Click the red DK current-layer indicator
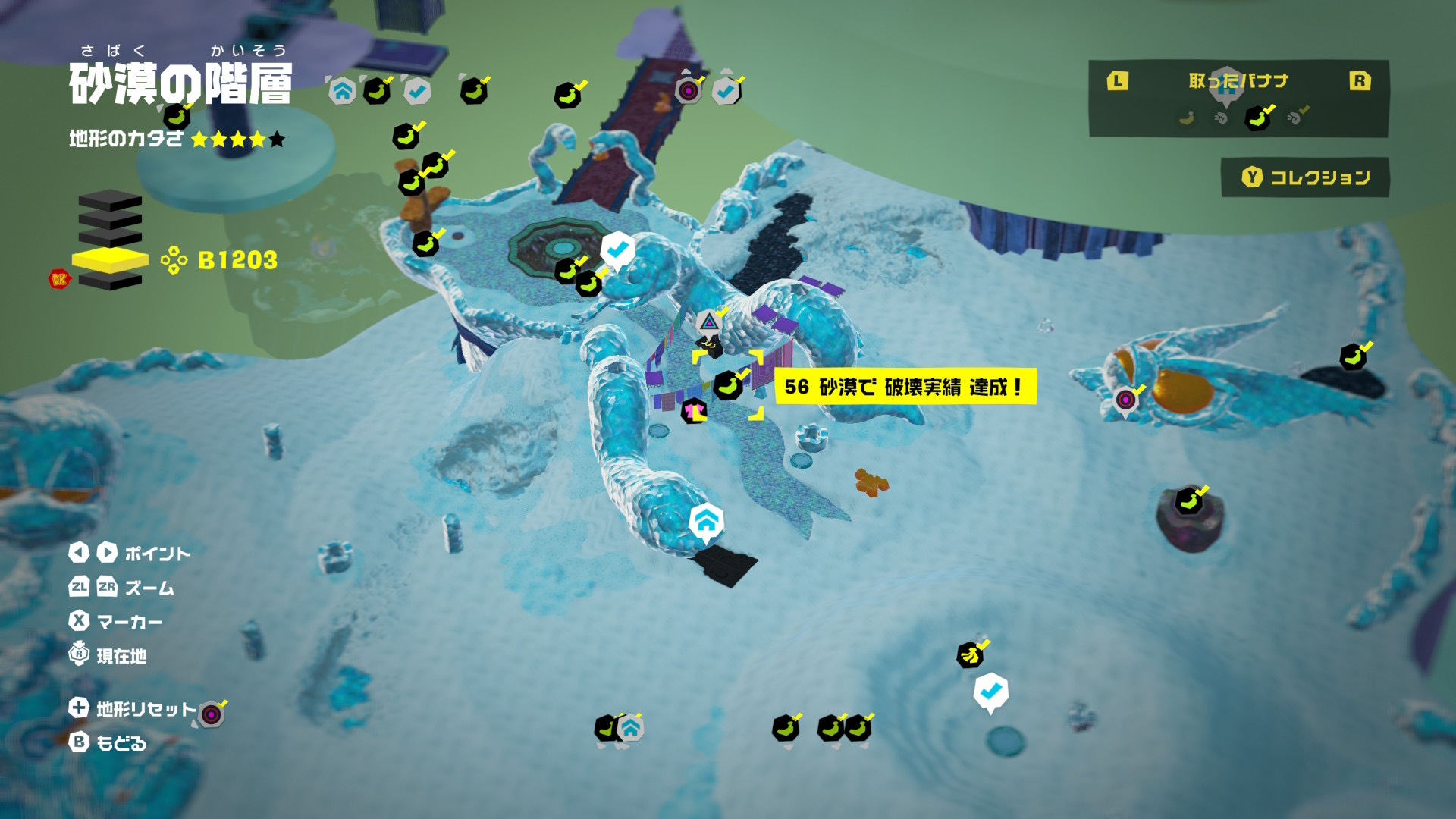 (58, 279)
